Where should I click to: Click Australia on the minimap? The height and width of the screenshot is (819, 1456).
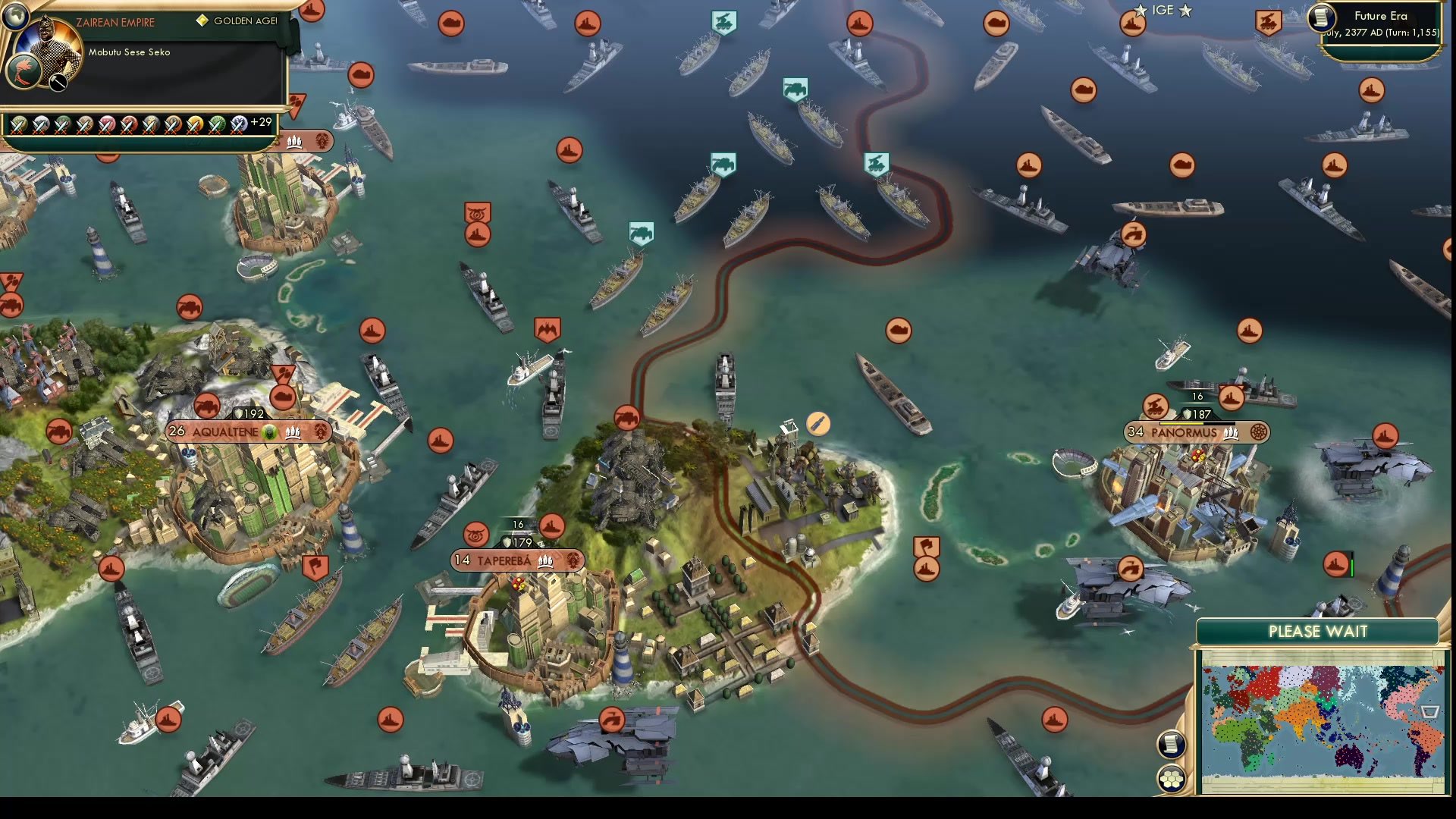[1349, 758]
